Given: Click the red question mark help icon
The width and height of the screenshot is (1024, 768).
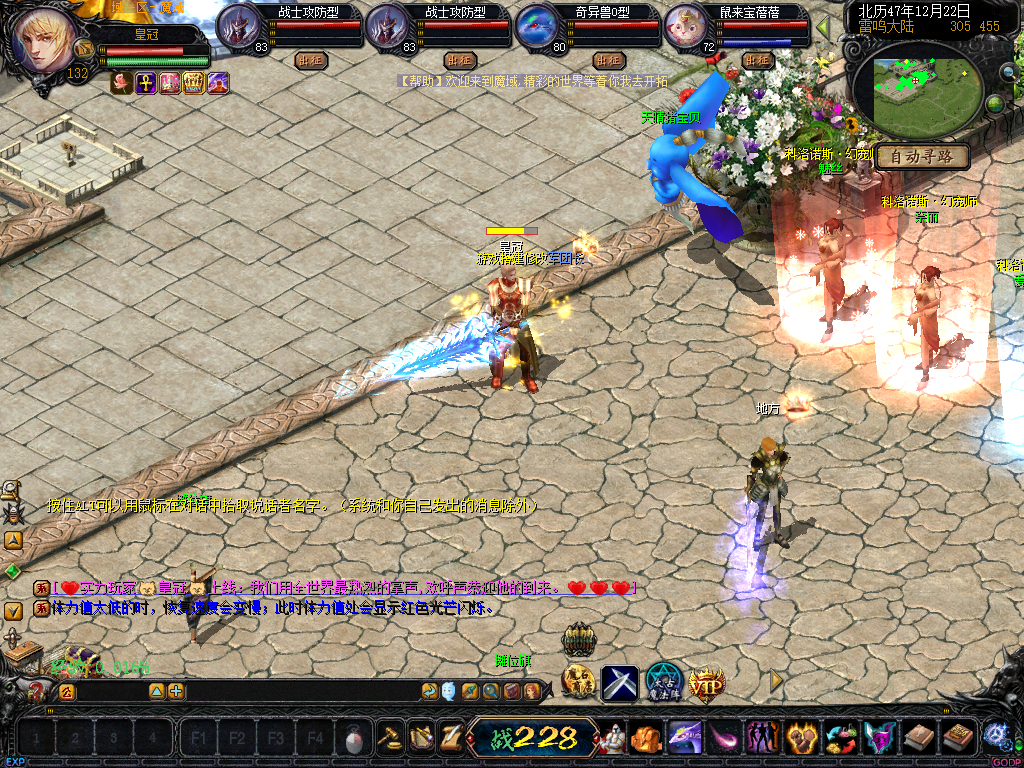Looking at the screenshot, I should [37, 690].
